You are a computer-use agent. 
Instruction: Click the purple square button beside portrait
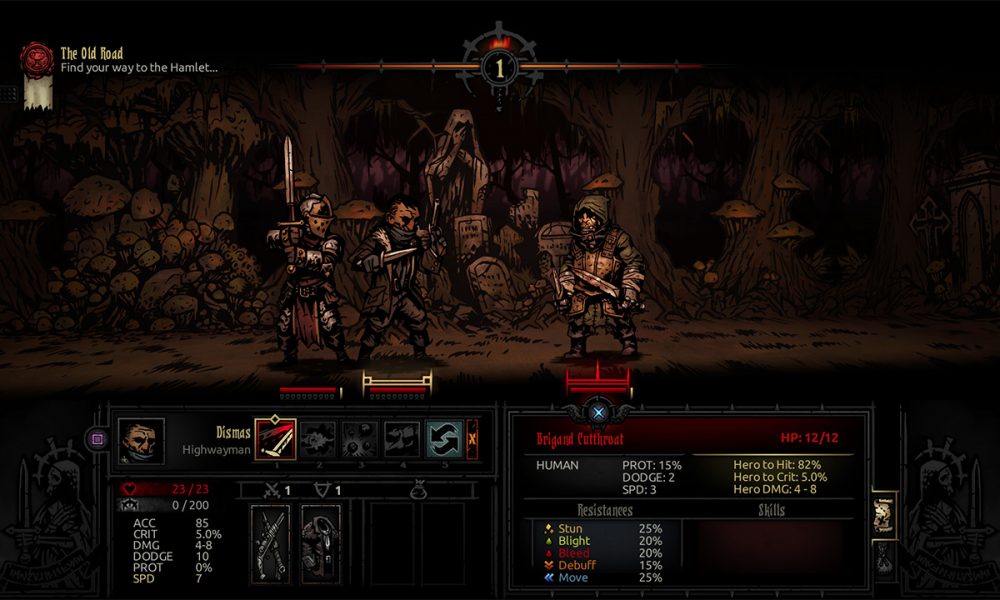coord(97,438)
